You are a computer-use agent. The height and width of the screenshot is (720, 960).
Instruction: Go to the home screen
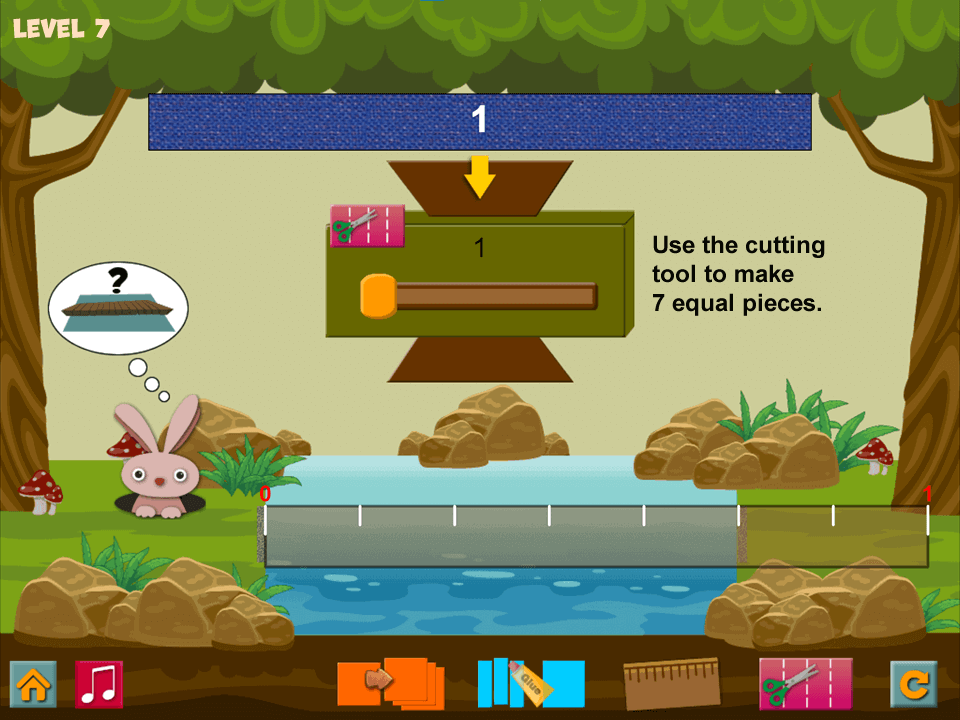(33, 684)
